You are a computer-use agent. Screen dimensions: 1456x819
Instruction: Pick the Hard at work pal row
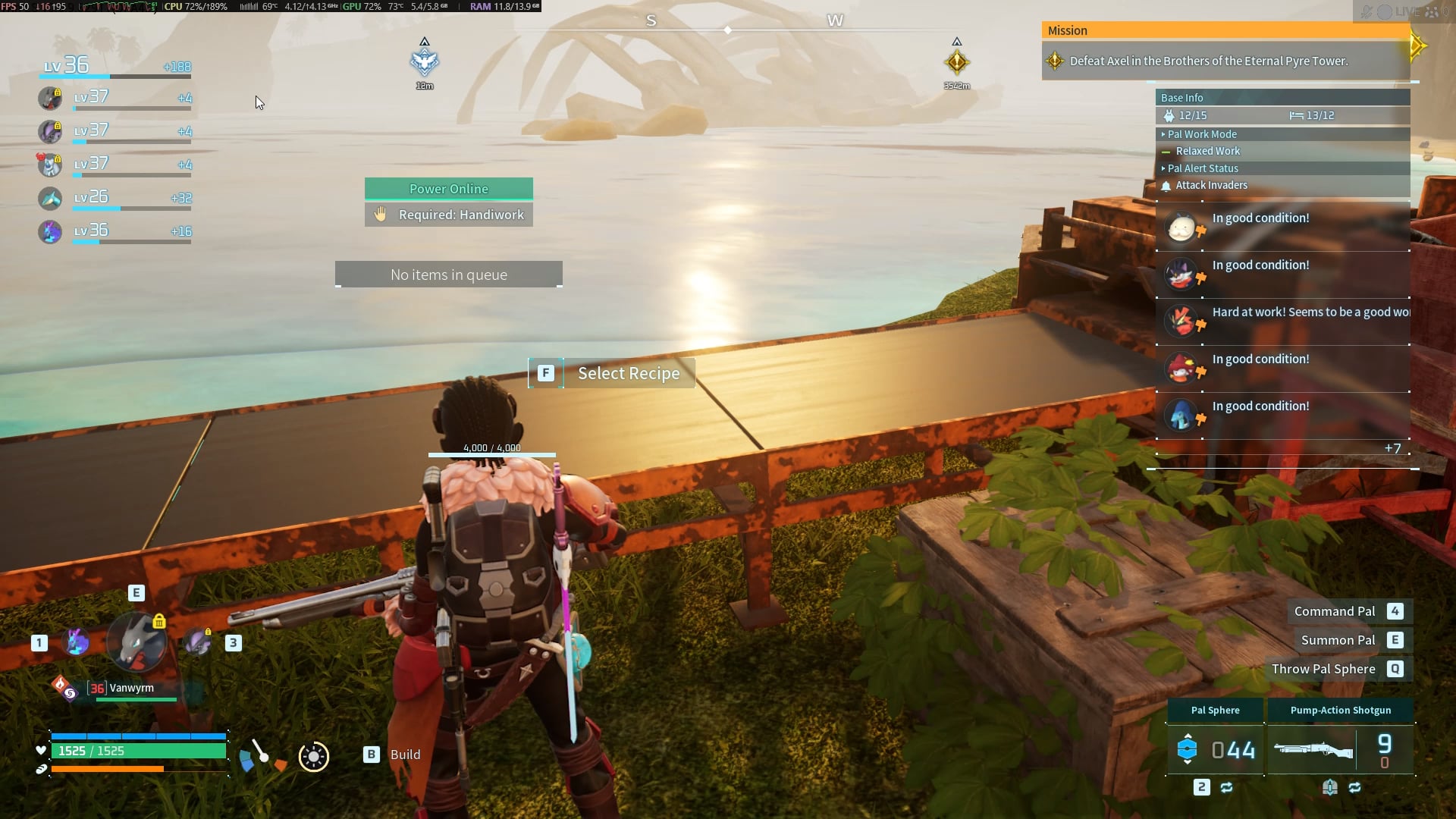pyautogui.click(x=1282, y=321)
